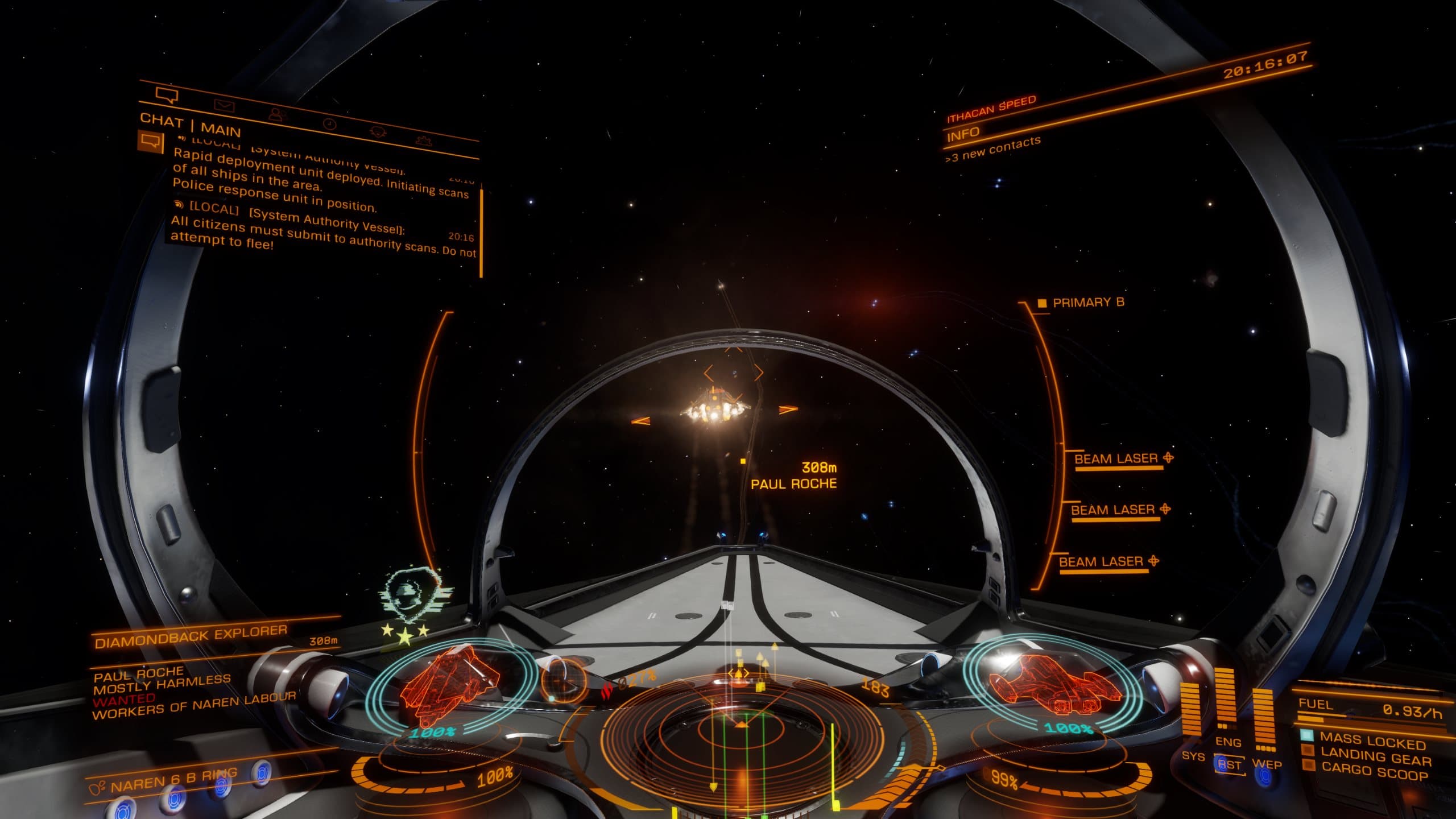Choose the Primary B fire group label
The image size is (1456, 819).
coord(1088,303)
